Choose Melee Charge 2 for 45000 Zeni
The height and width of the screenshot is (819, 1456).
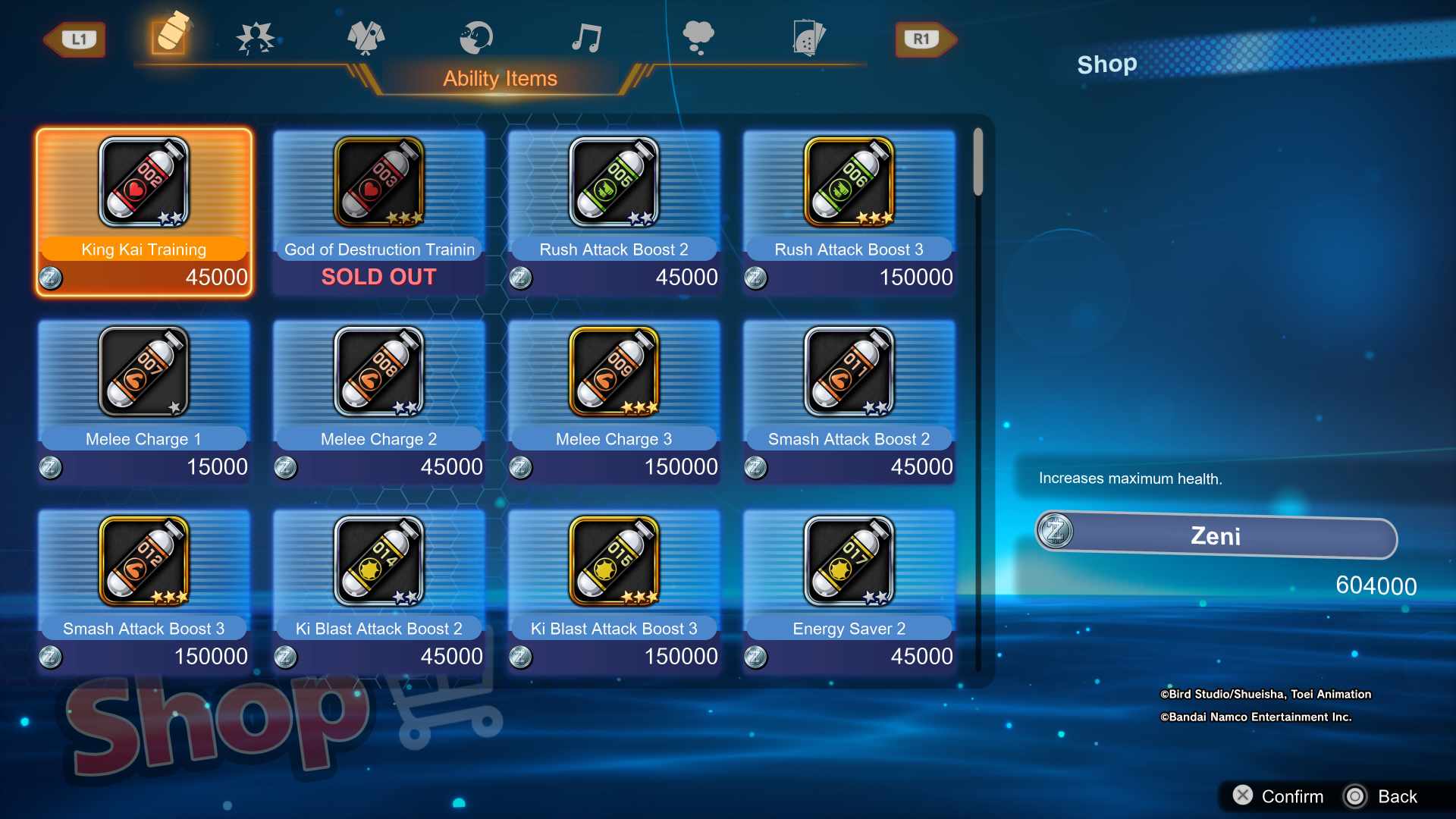379,402
